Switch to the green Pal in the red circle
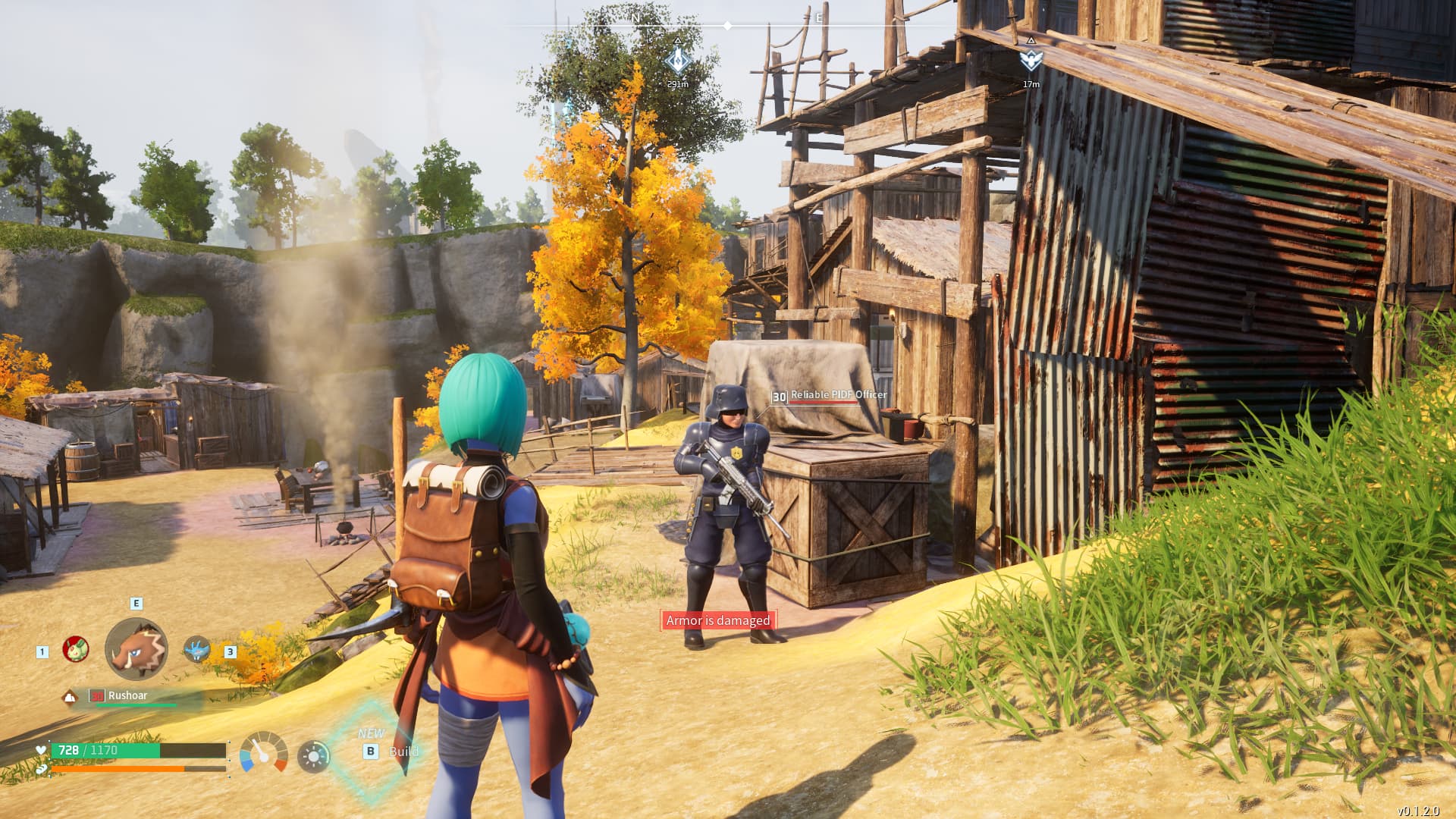 [x=75, y=649]
